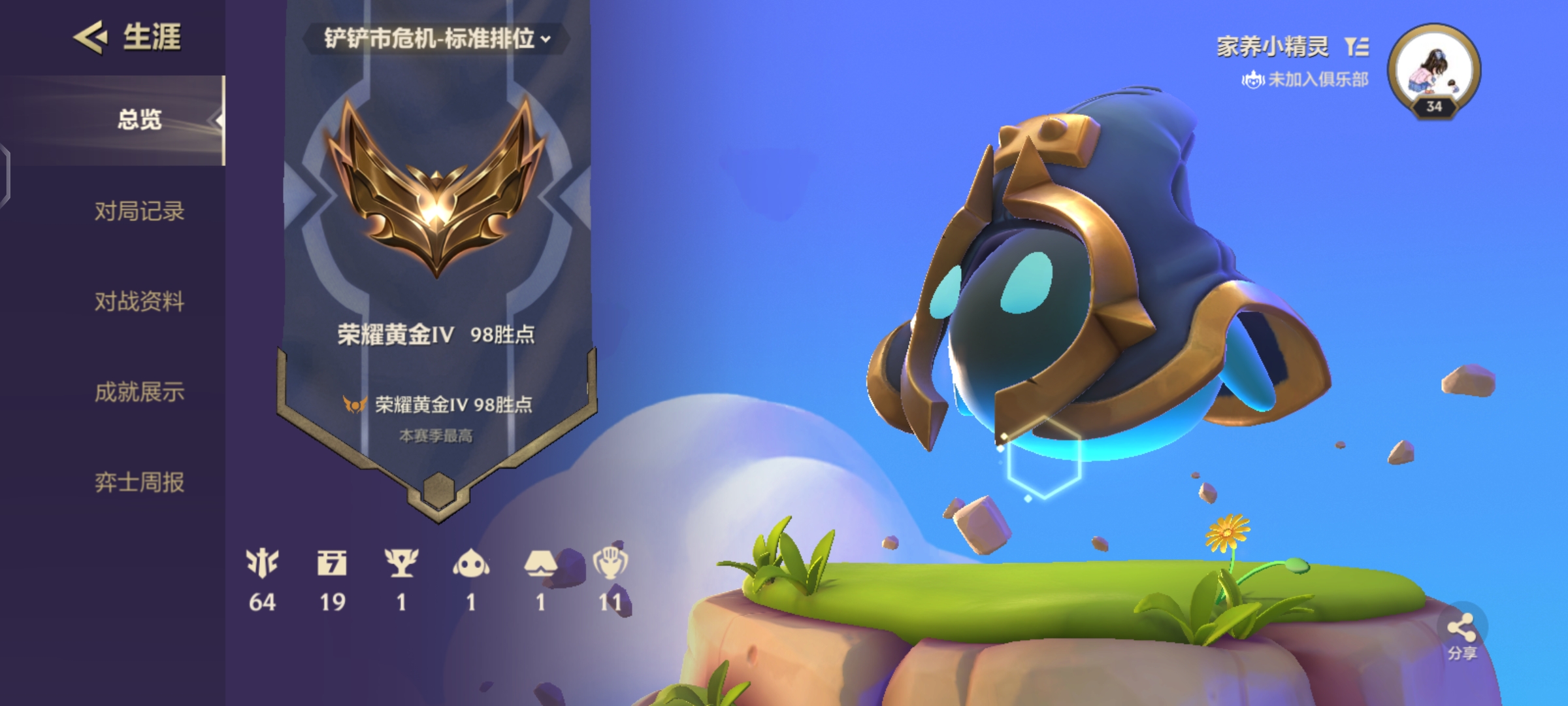The image size is (1568, 706).
Task: Tap the trophy stat icon
Action: click(401, 563)
